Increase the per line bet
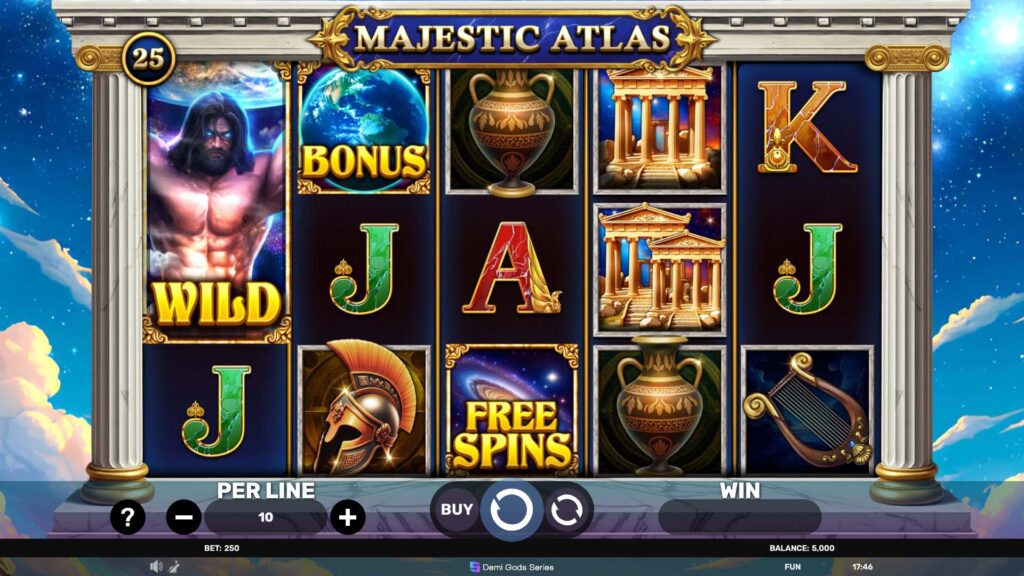Screen dimensions: 1024x576 point(347,517)
